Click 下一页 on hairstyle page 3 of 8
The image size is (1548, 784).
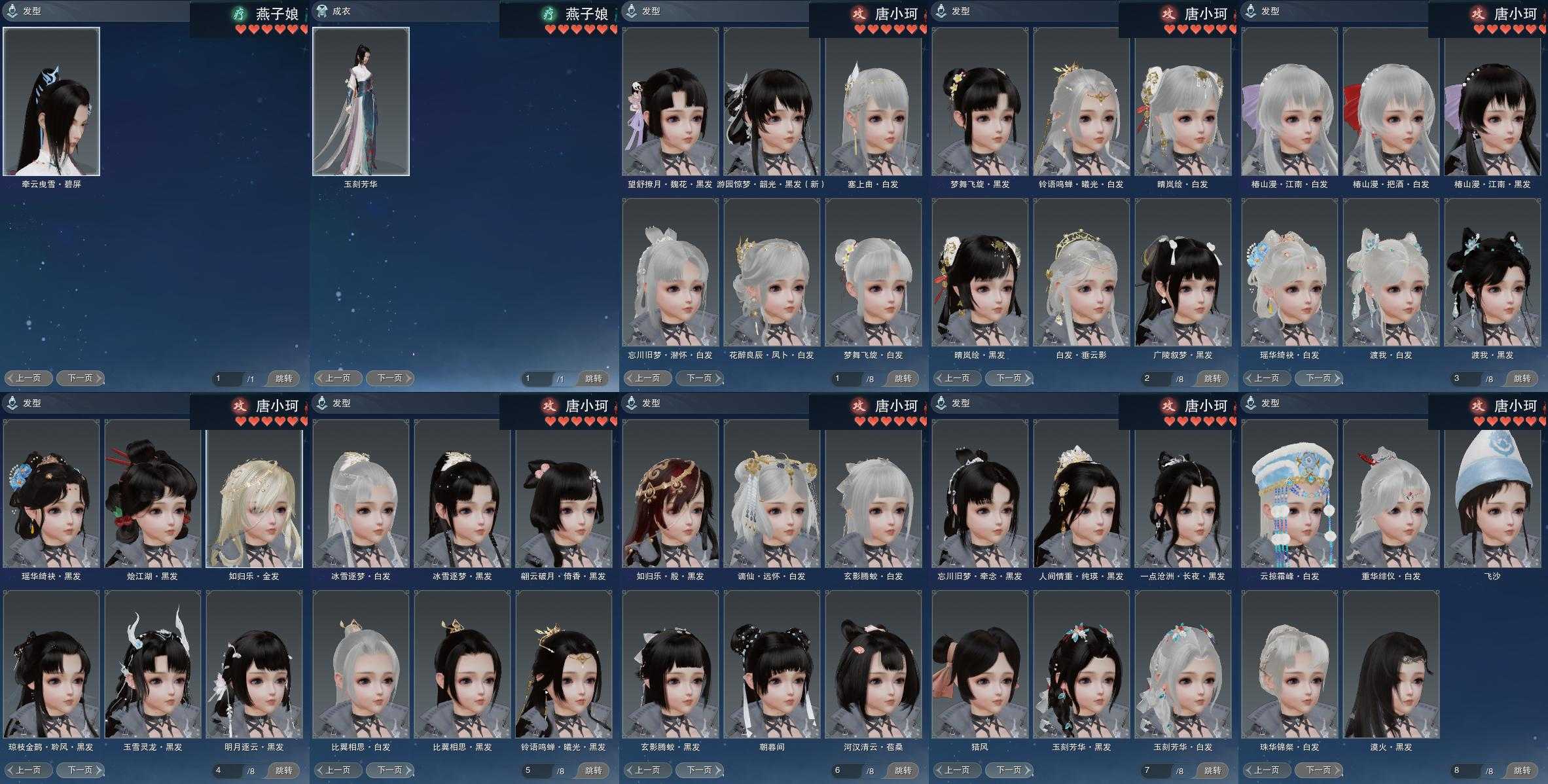1319,378
